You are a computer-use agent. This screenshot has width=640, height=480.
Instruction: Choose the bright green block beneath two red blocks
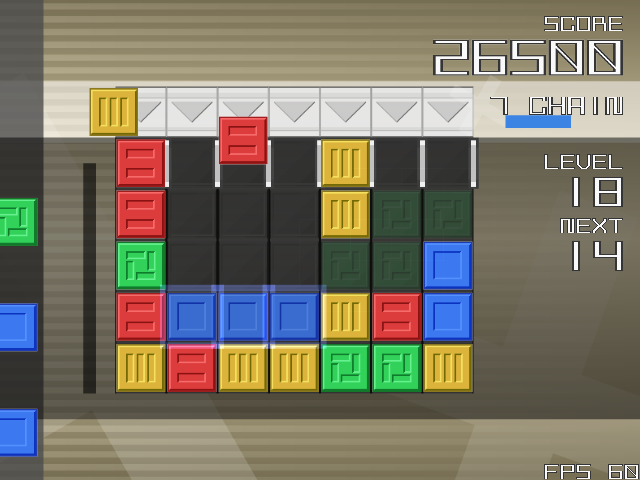[x=140, y=265]
